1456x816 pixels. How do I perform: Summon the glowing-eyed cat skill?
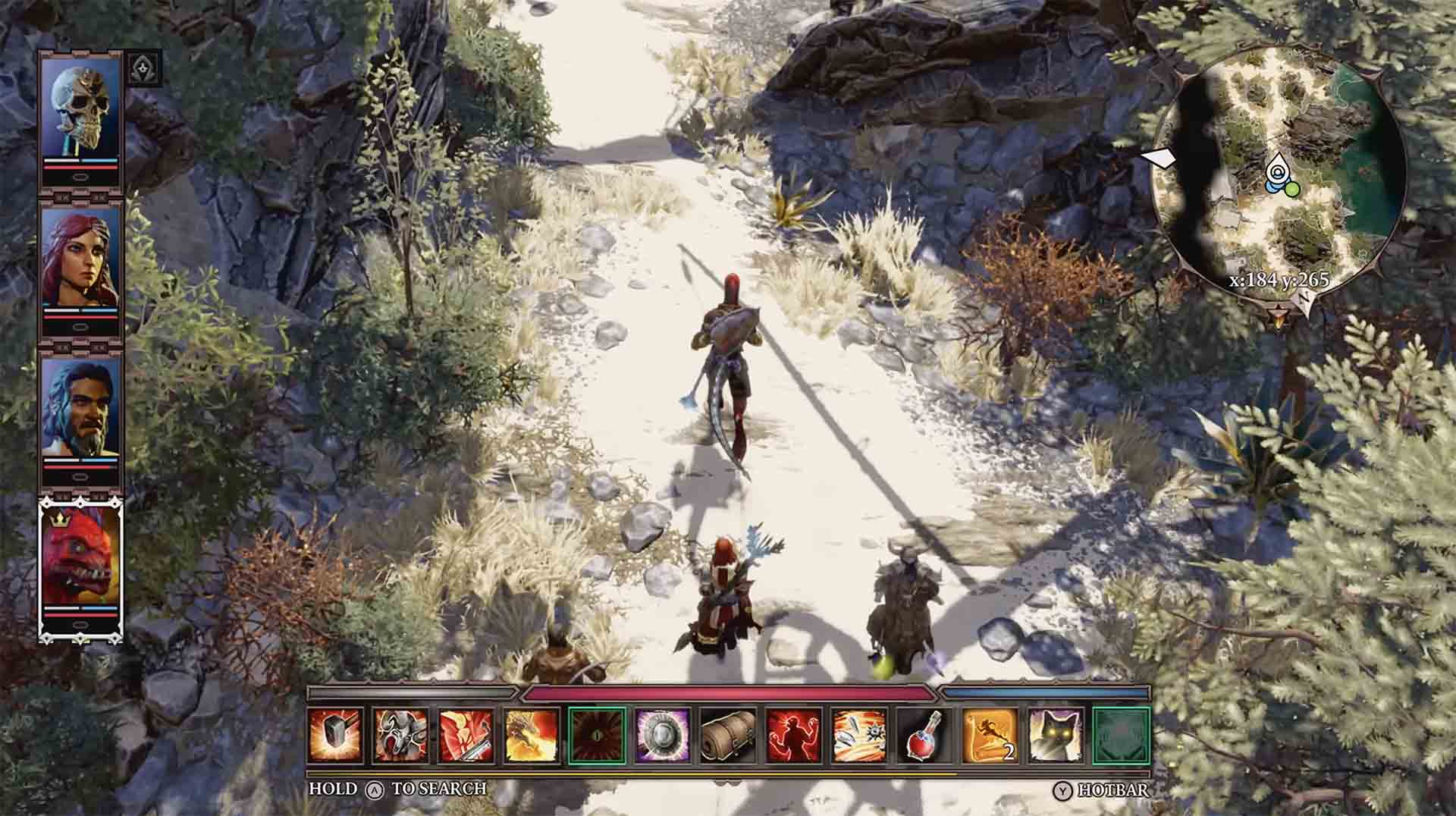[x=1055, y=735]
